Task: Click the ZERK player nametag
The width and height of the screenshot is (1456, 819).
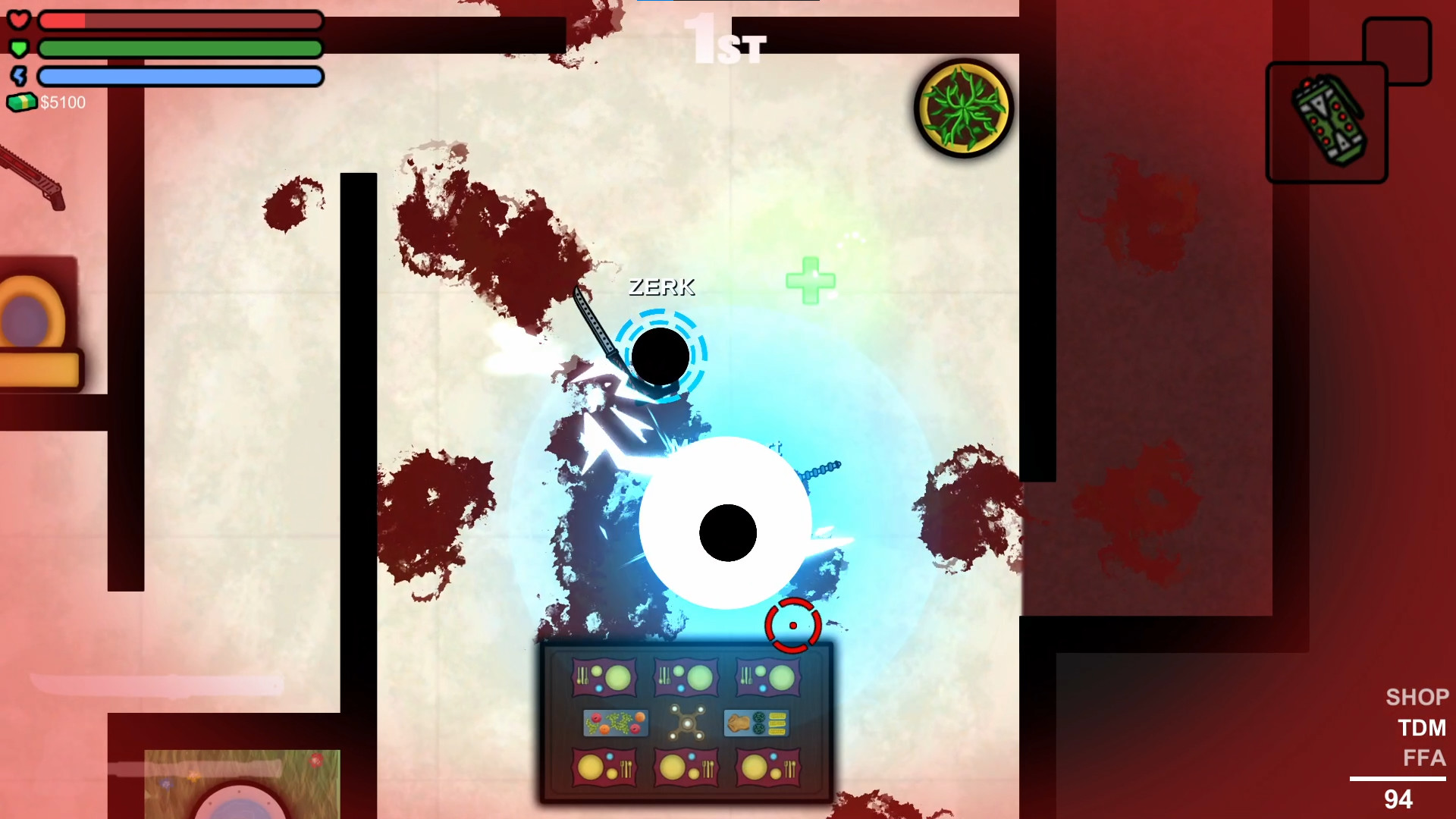Action: pos(661,287)
